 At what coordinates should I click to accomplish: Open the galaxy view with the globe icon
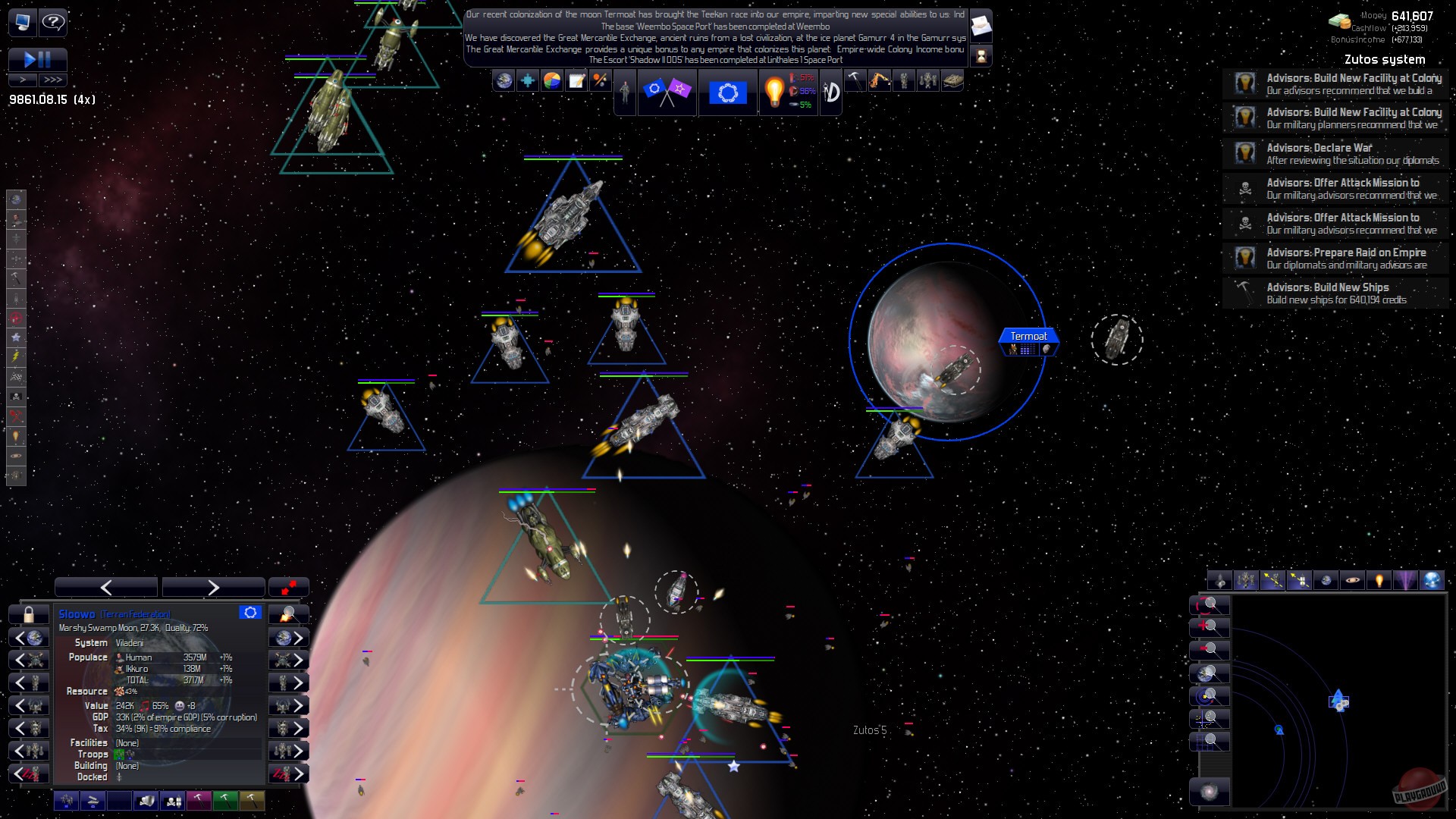click(x=503, y=81)
